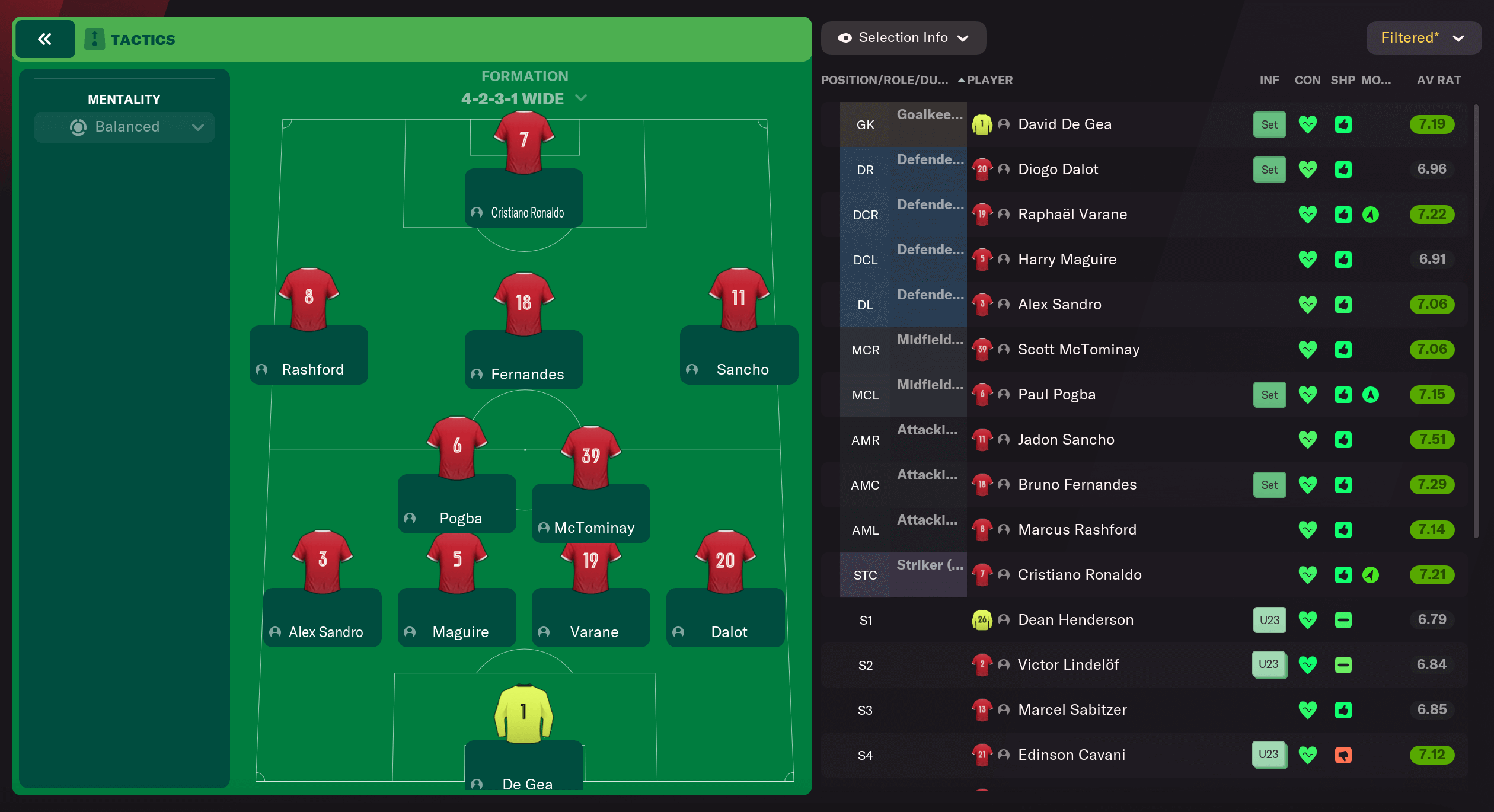This screenshot has width=1494, height=812.
Task: Sort by the Position/Role/Duty column header
Action: coord(885,79)
